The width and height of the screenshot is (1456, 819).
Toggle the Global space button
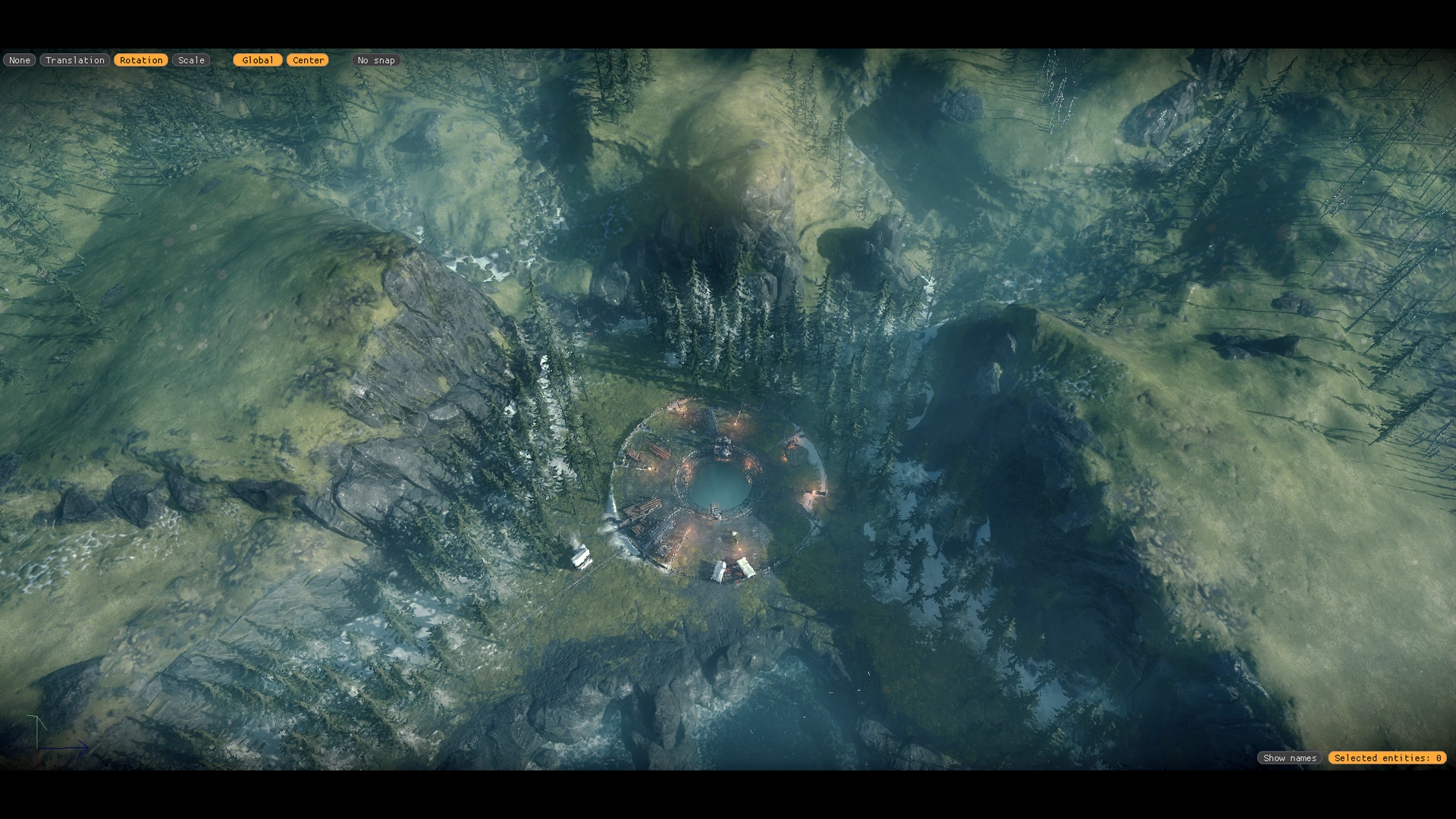tap(258, 60)
